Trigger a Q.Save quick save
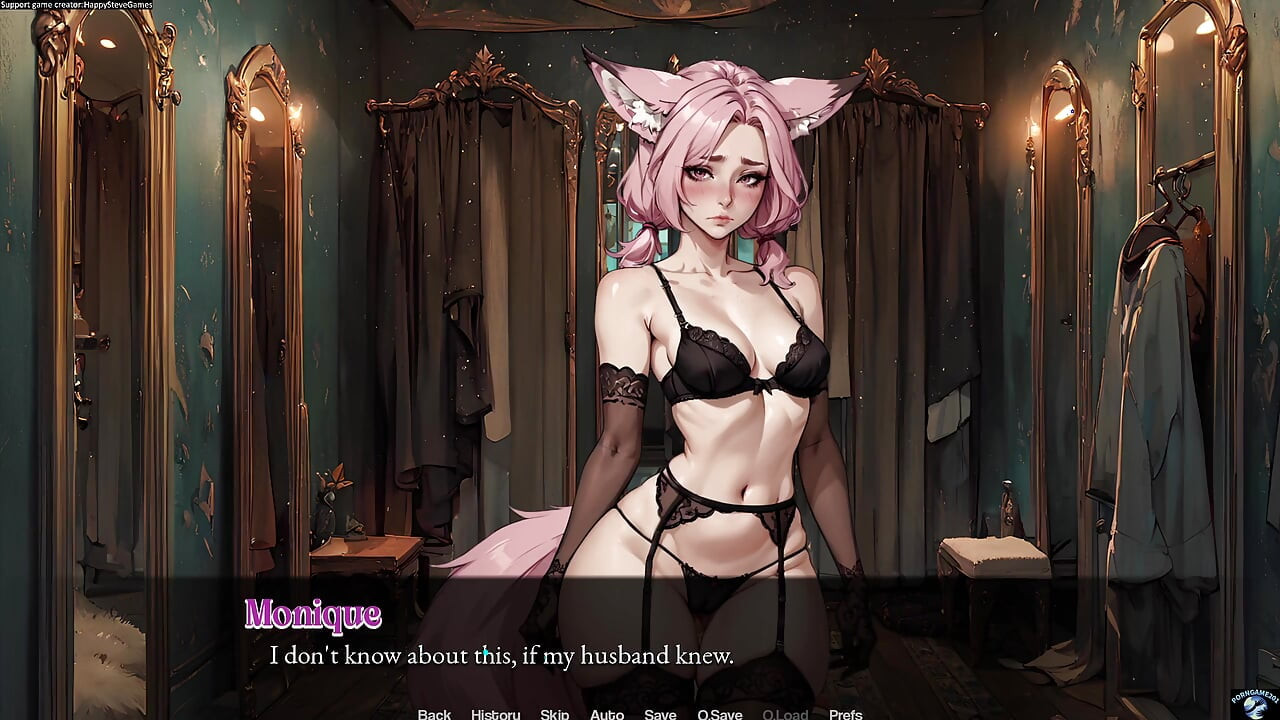1280x720 pixels. tap(718, 713)
